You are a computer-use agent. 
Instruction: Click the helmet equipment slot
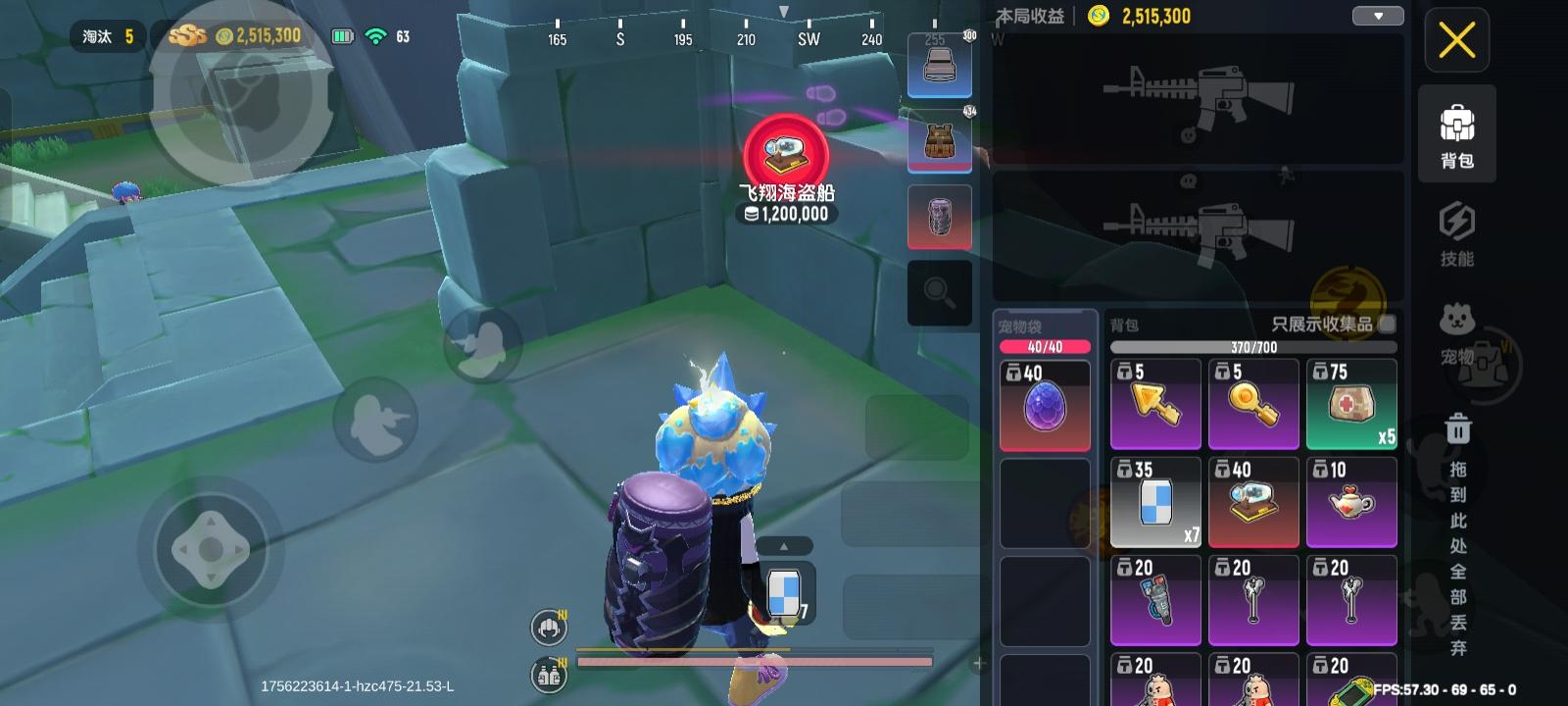[939, 66]
